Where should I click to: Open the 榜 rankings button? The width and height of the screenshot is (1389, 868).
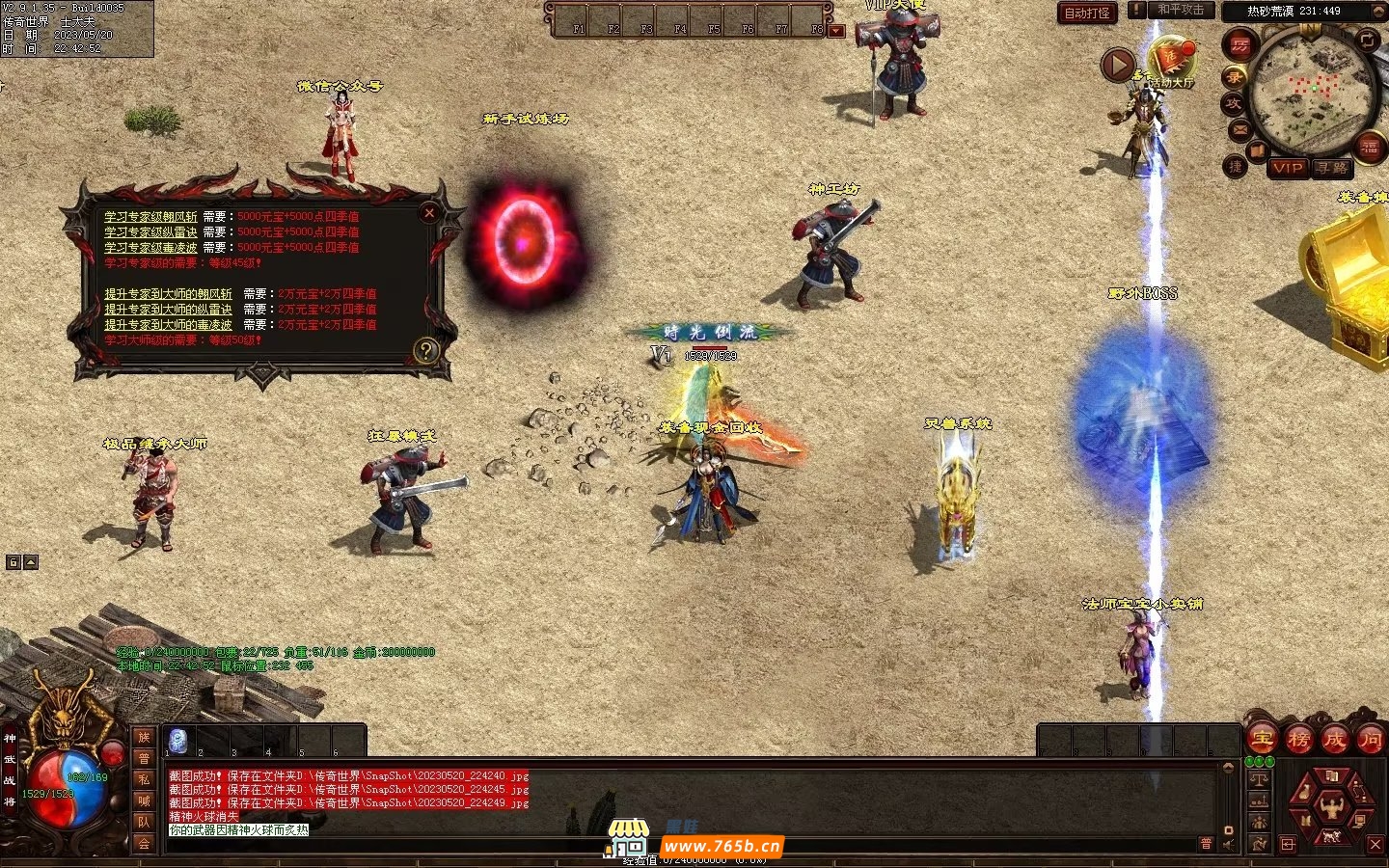[x=1298, y=740]
